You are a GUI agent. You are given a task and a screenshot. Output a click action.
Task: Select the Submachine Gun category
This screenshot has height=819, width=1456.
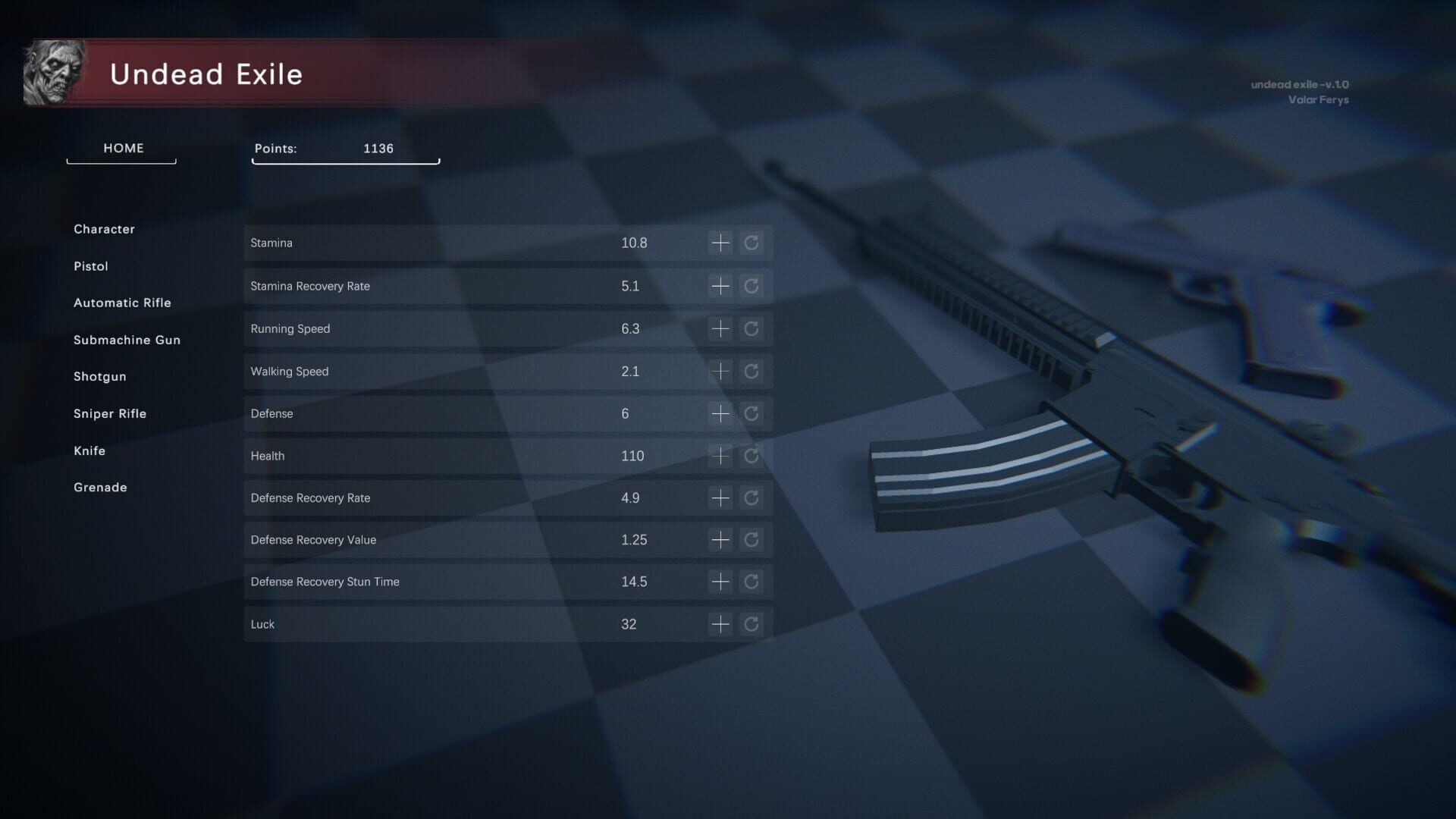(127, 340)
